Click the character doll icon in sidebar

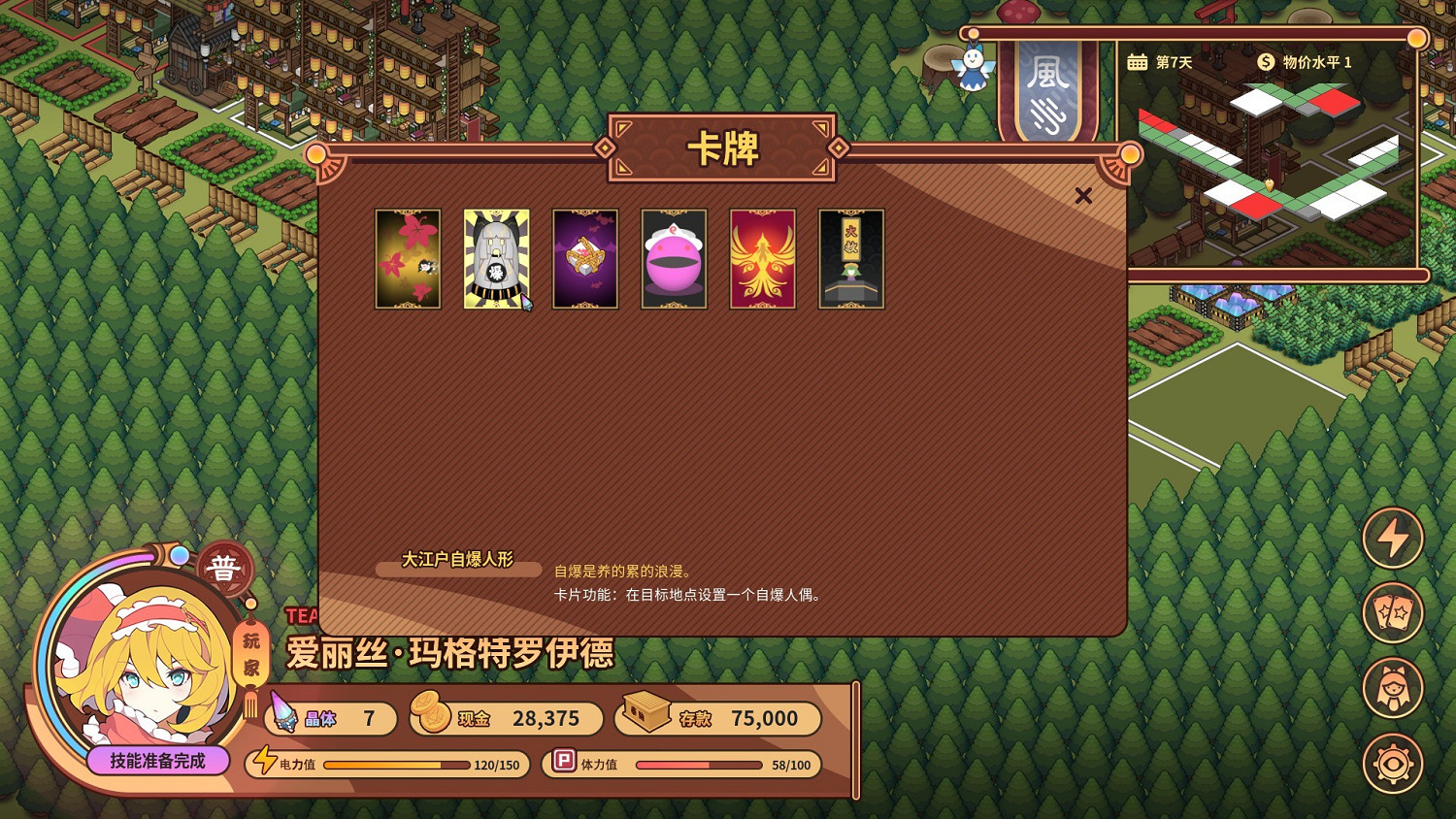1392,689
